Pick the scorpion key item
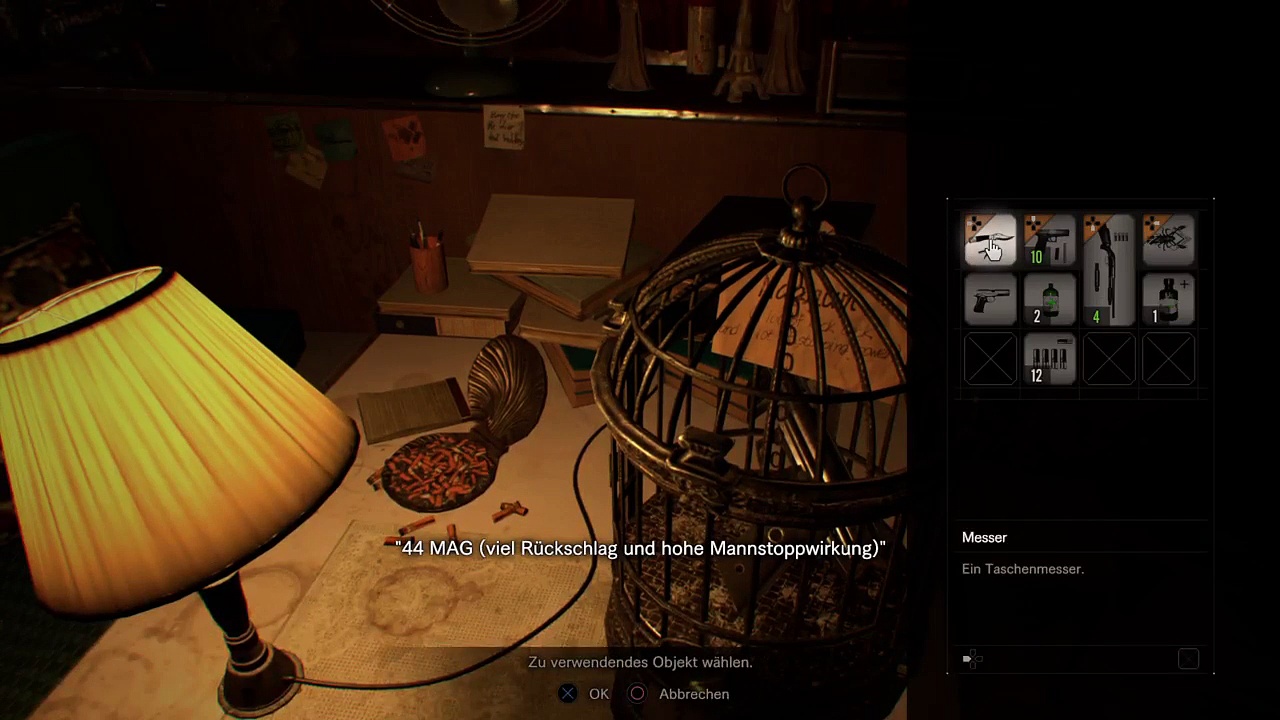Viewport: 1280px width, 720px height. (x=1168, y=240)
